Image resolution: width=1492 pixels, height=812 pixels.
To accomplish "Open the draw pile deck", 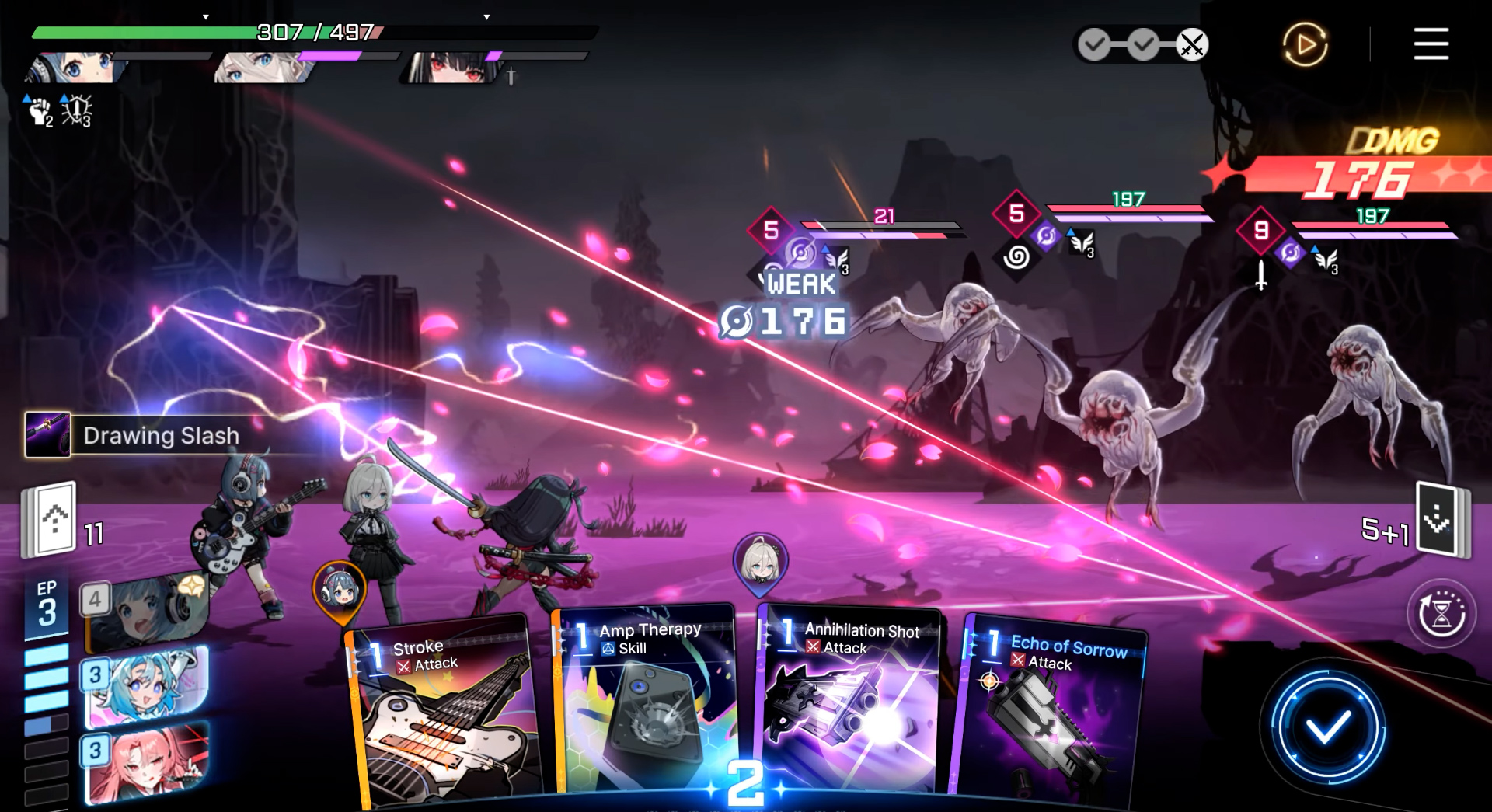I will 51,519.
